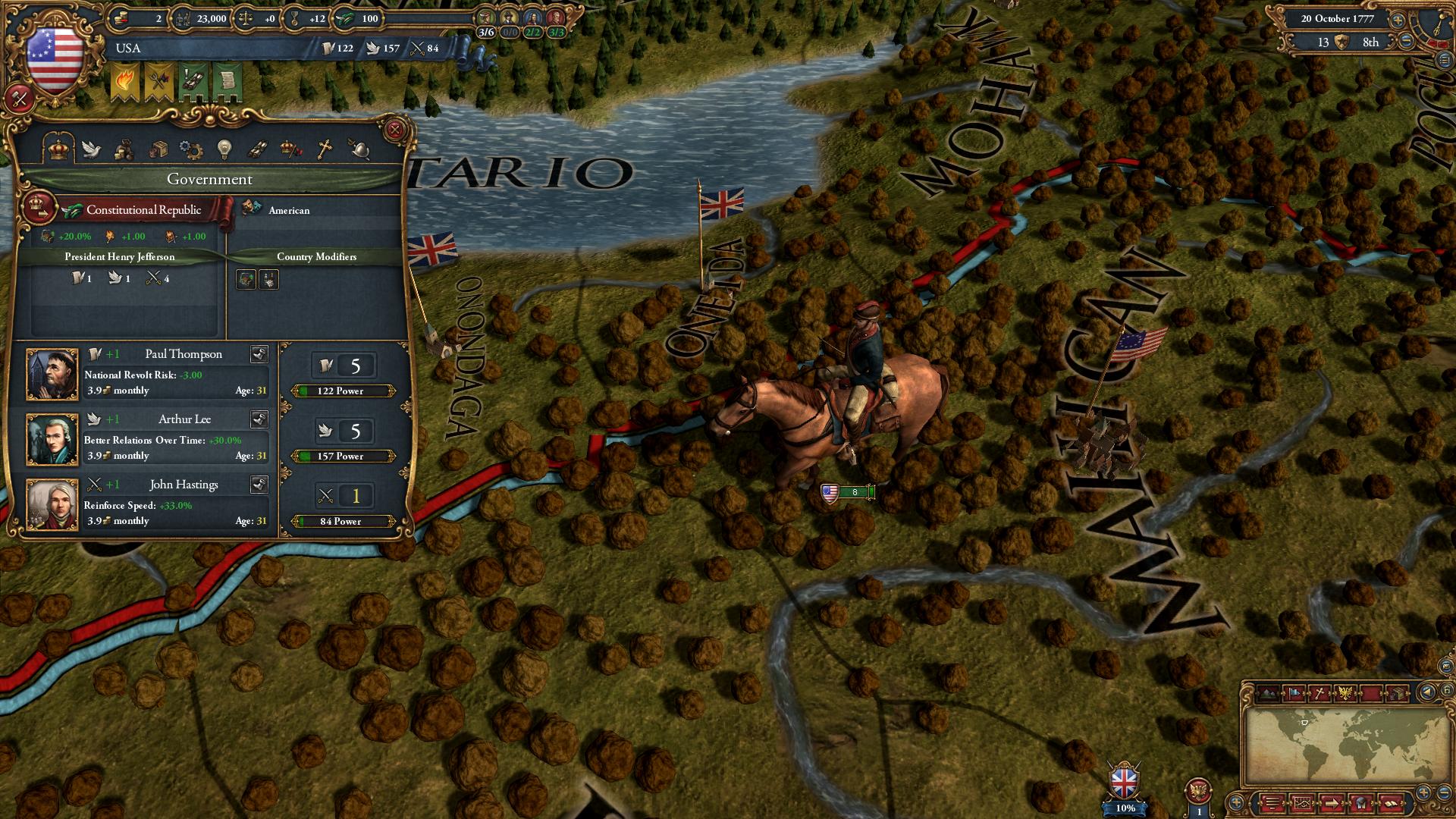Switch to the Diplomacy tab with the dove icon
This screenshot has height=819, width=1456.
[92, 149]
